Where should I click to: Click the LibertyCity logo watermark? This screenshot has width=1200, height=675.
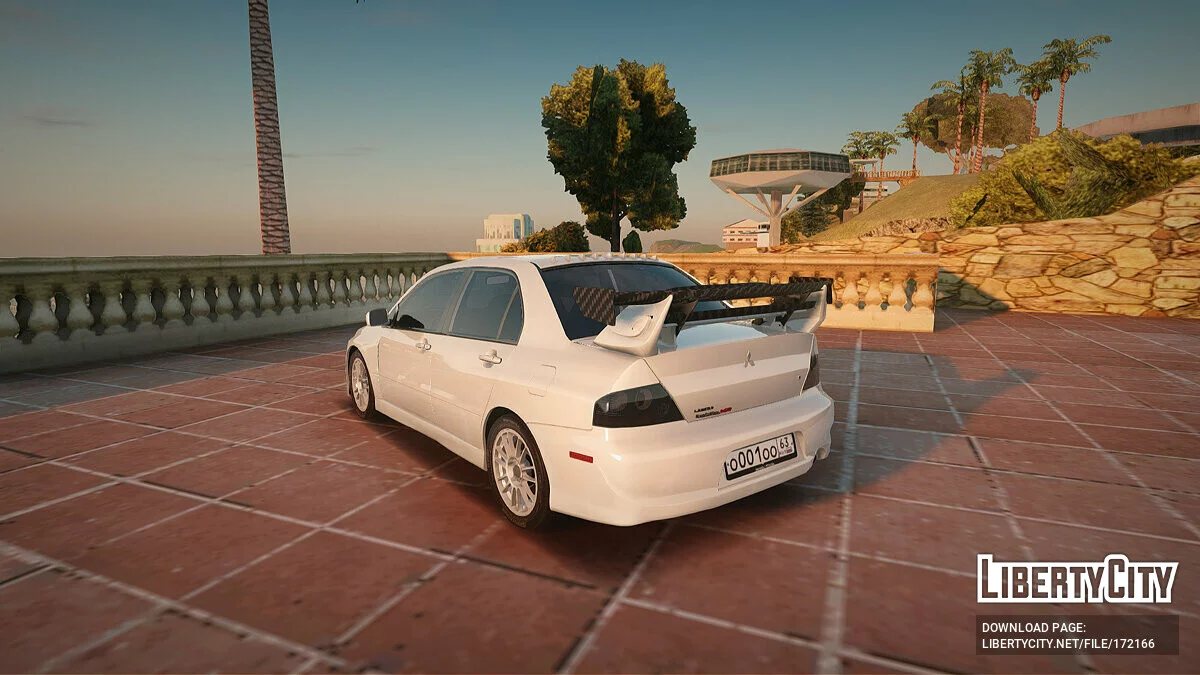click(1077, 579)
